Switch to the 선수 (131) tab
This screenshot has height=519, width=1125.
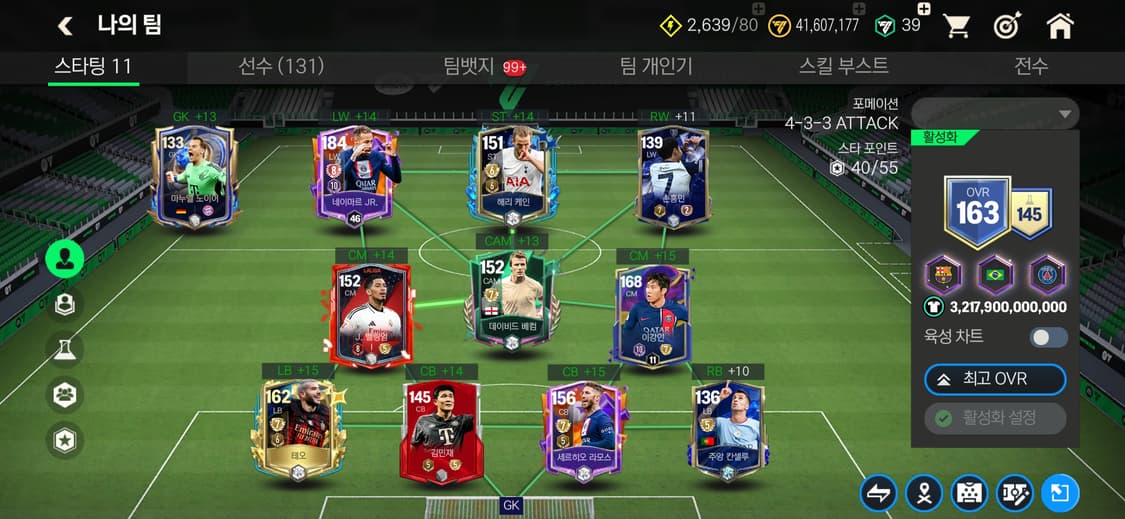[281, 67]
